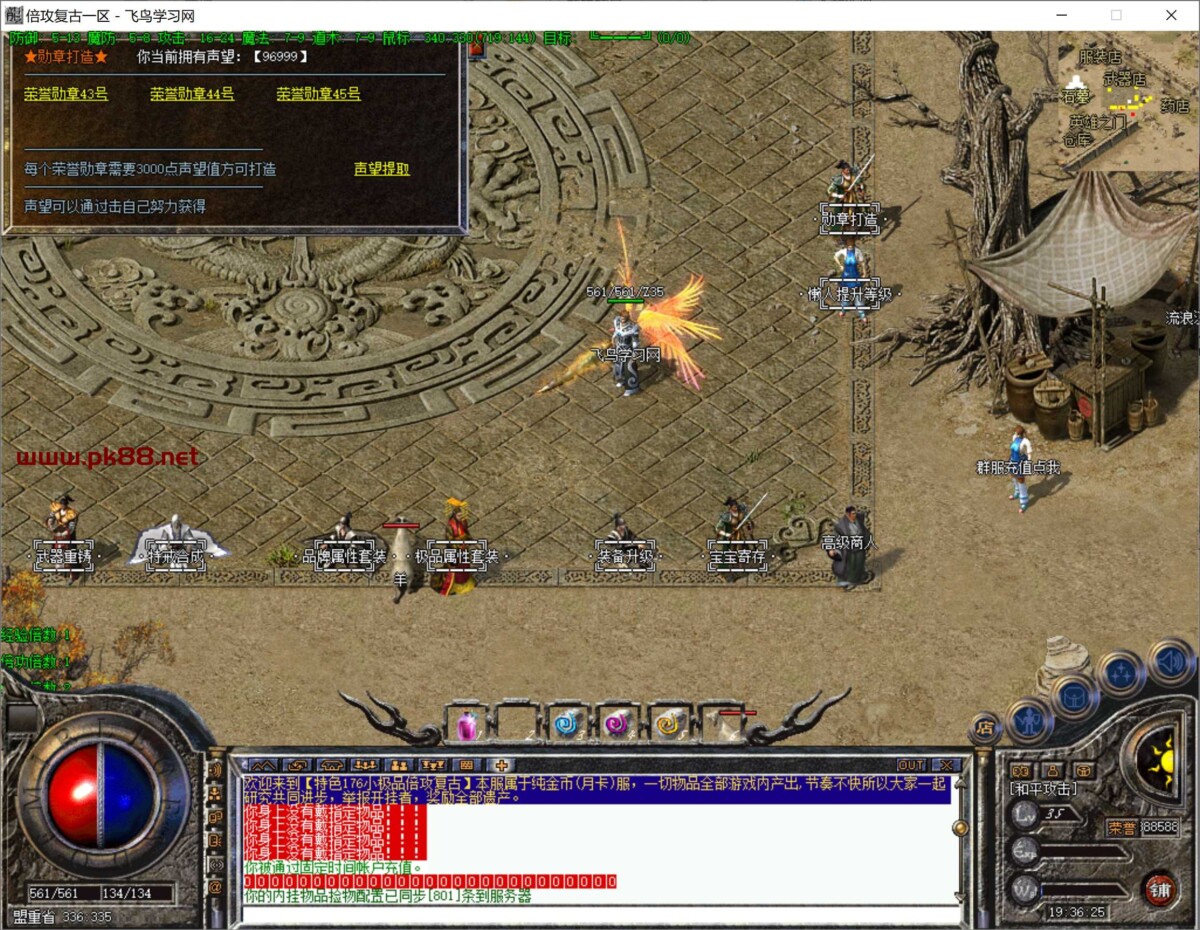Close the game window
The height and width of the screenshot is (930, 1200).
(1171, 15)
